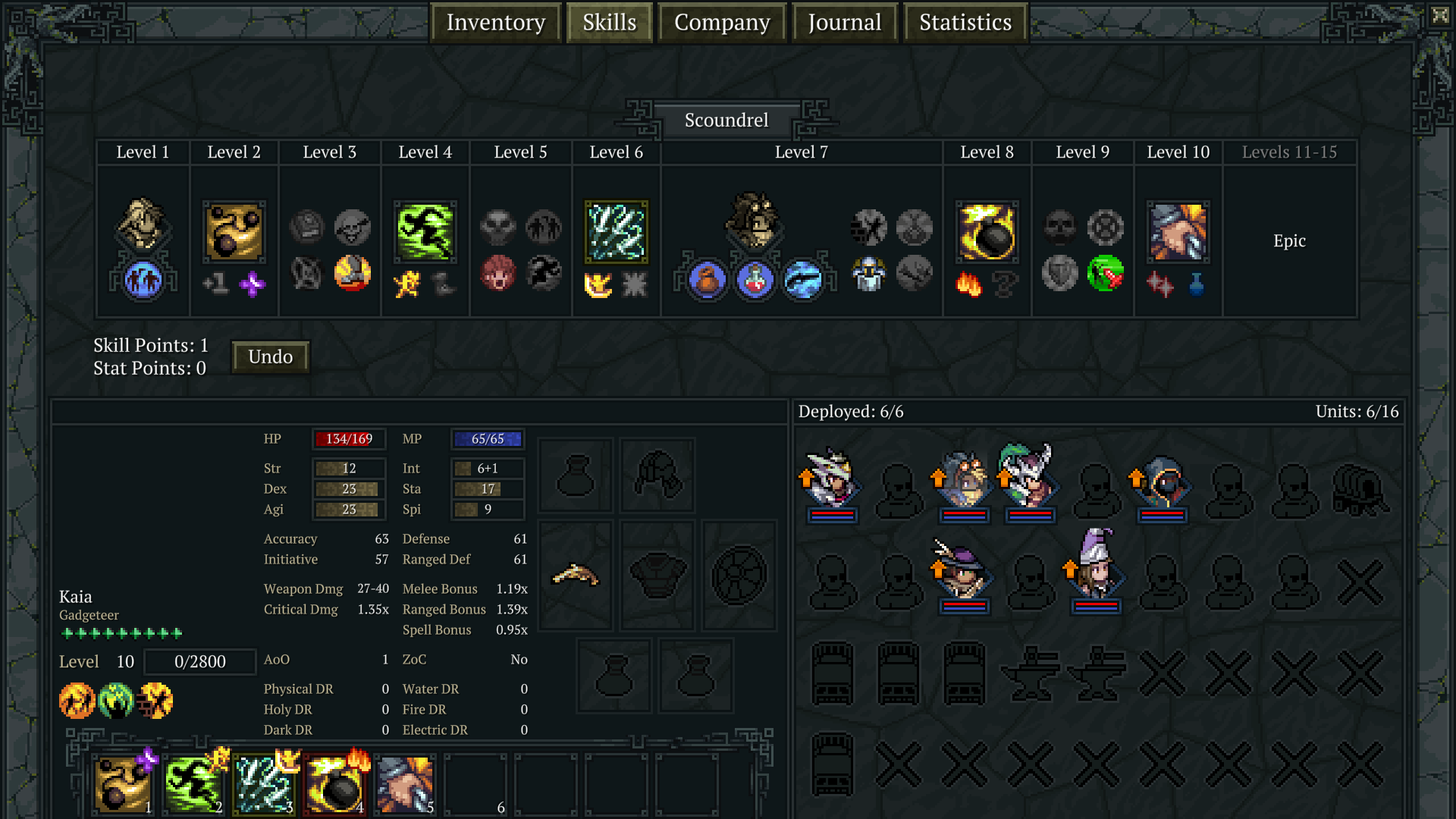Expand the Levels 11-15 Epic column
Screen dimensions: 1456x819
click(1290, 240)
